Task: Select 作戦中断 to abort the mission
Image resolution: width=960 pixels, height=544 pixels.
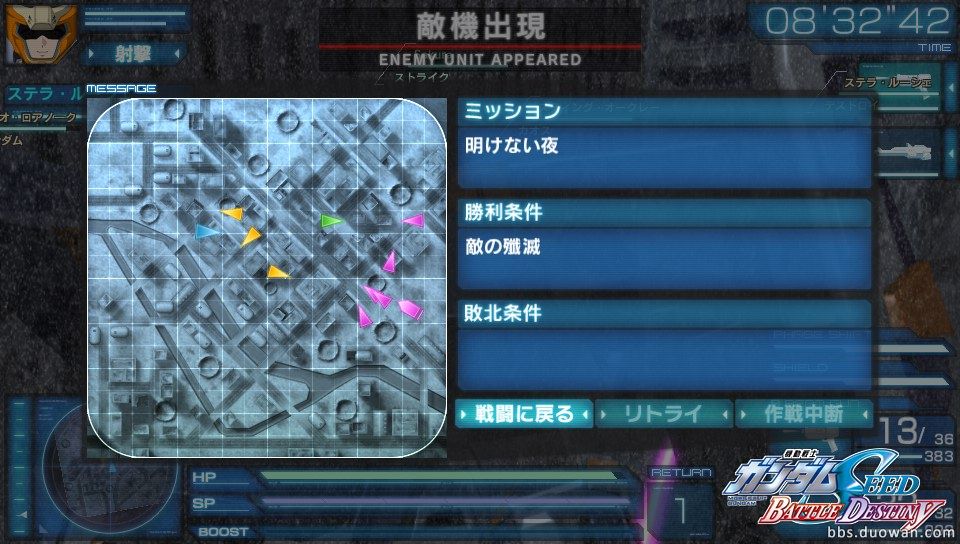Action: click(x=803, y=413)
